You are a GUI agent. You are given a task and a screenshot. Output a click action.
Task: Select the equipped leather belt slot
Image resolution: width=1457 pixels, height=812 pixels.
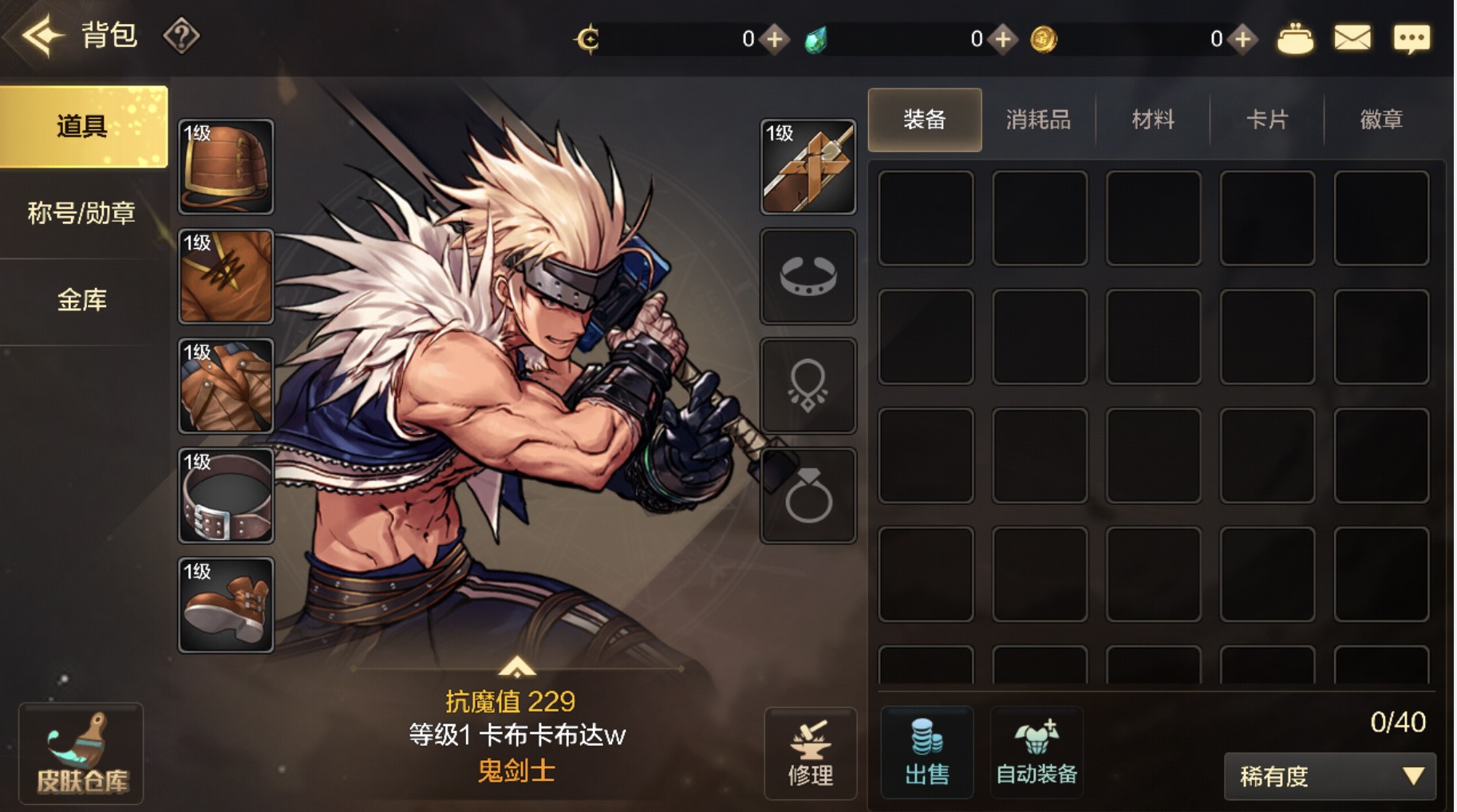pos(226,495)
